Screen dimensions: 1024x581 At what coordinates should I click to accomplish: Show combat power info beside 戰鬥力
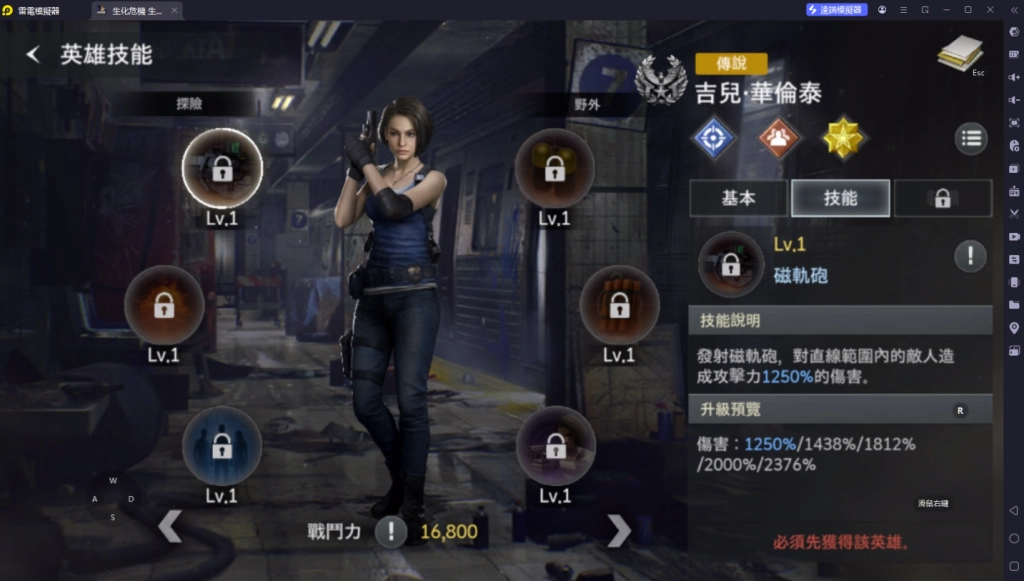point(391,532)
